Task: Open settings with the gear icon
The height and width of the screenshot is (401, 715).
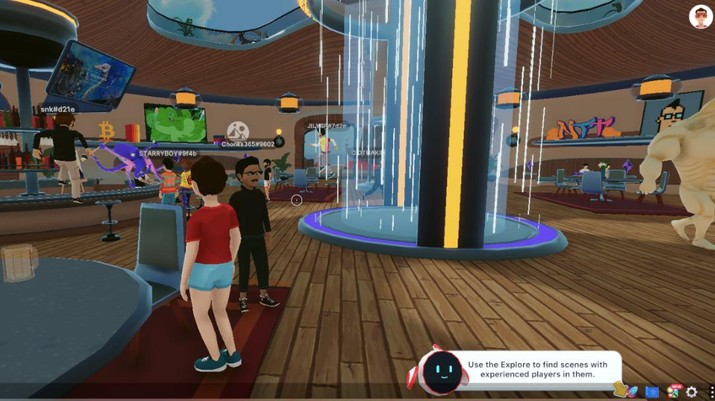Action: point(692,392)
